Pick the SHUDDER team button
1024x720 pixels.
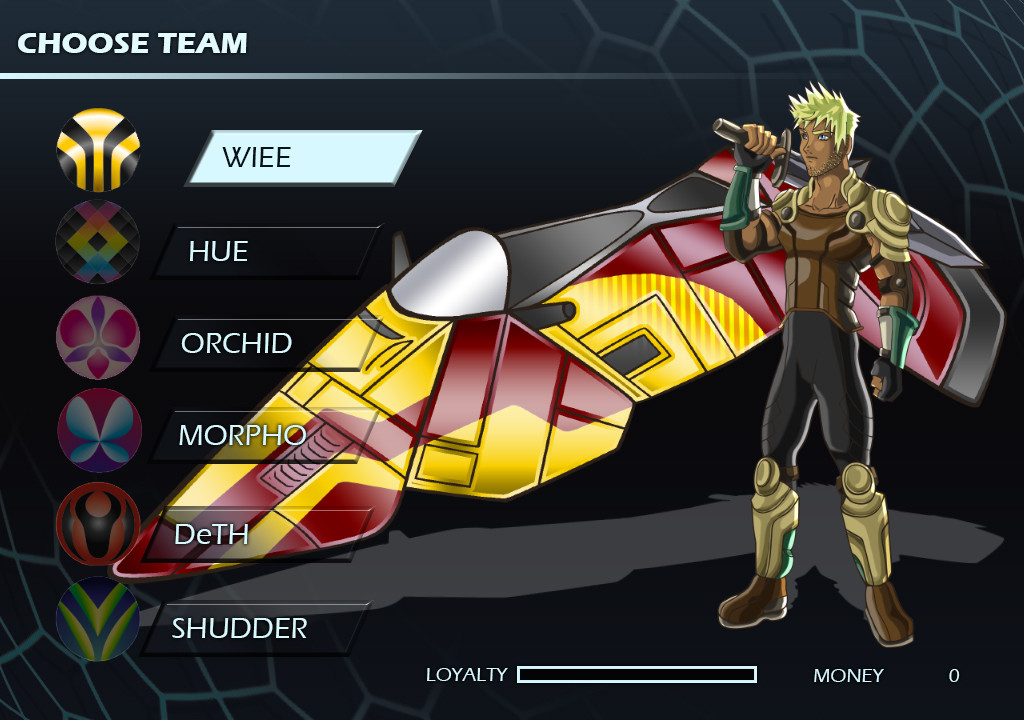pos(255,628)
